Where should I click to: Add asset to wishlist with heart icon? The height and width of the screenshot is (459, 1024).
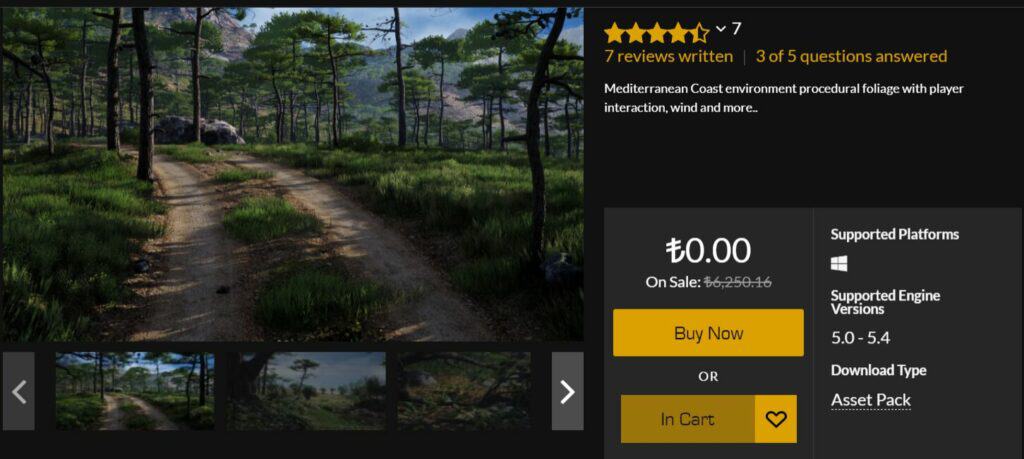coord(776,419)
